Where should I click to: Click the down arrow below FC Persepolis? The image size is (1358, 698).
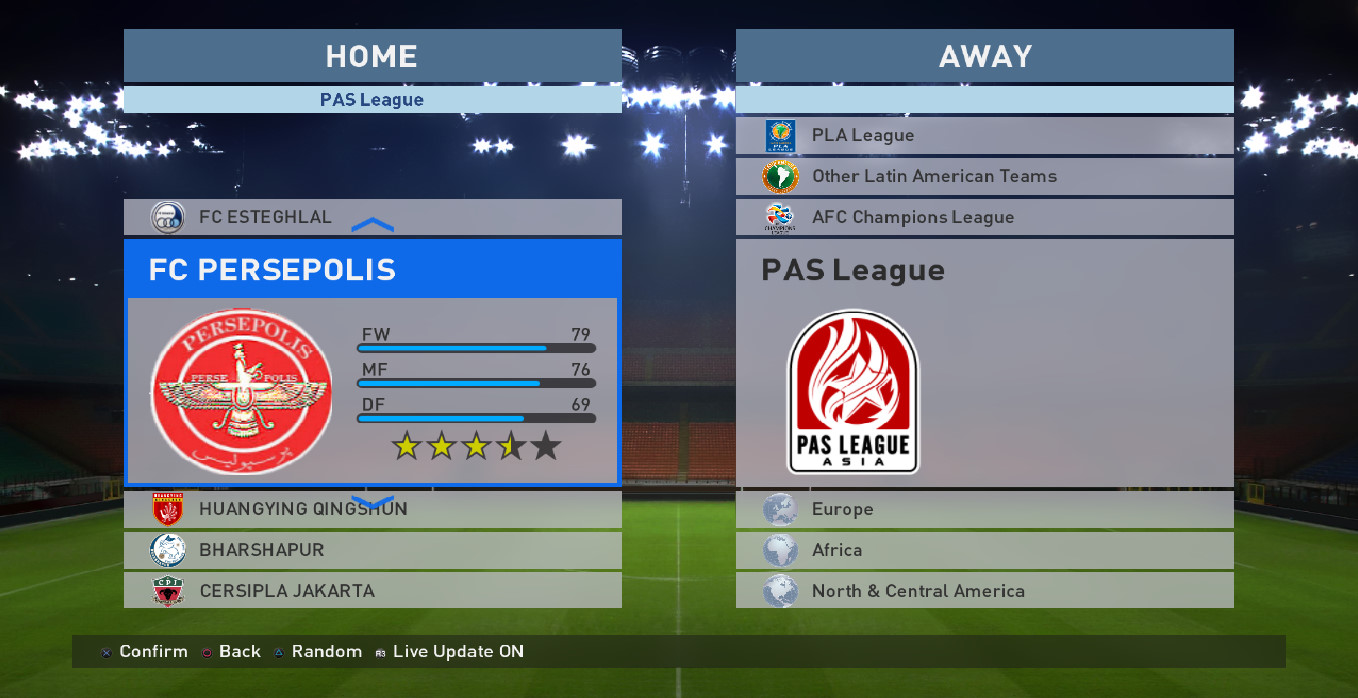pos(373,500)
